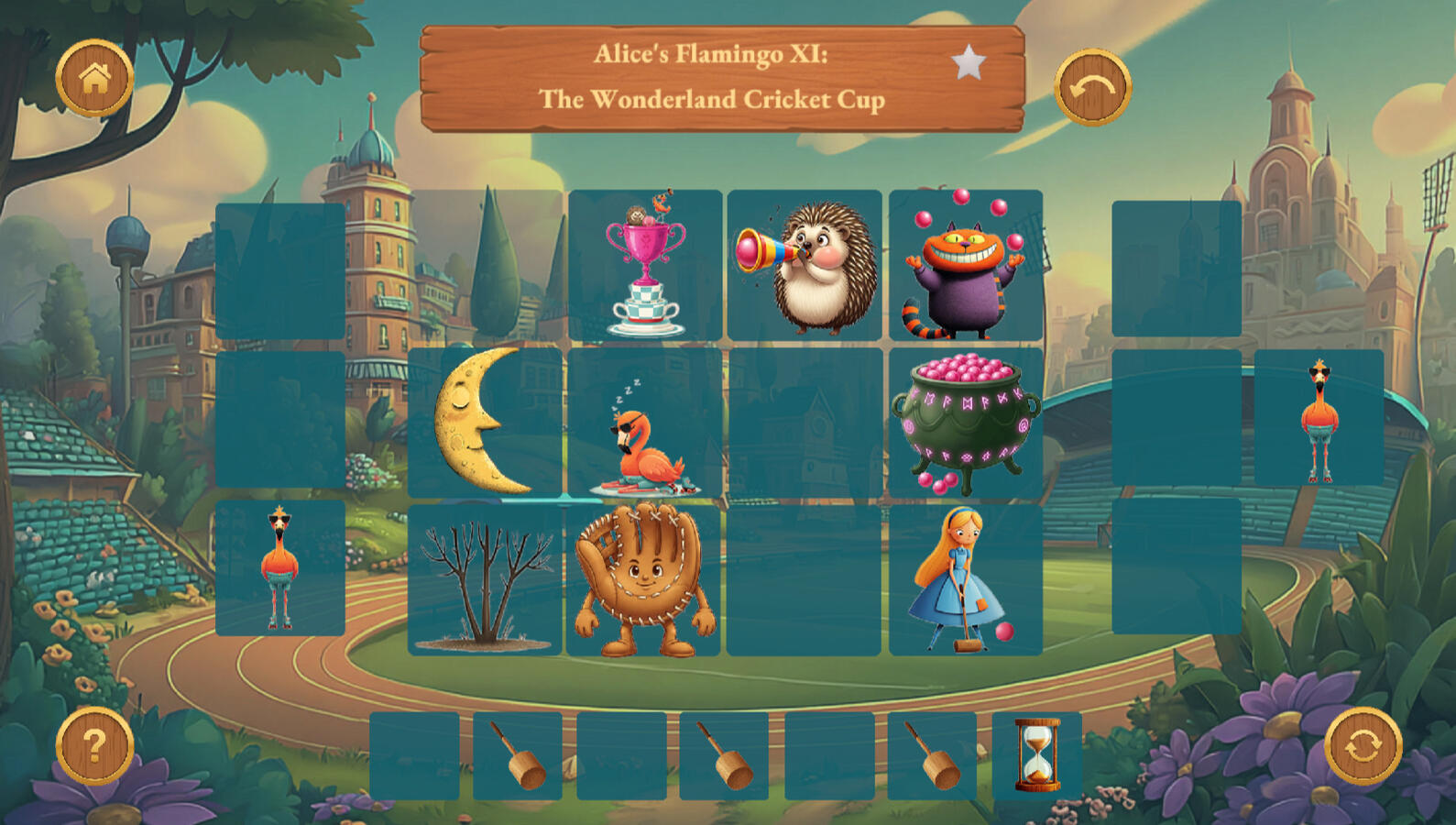The width and height of the screenshot is (1456, 825).
Task: Select the cauldron of pink balls tile
Action: coord(965,423)
